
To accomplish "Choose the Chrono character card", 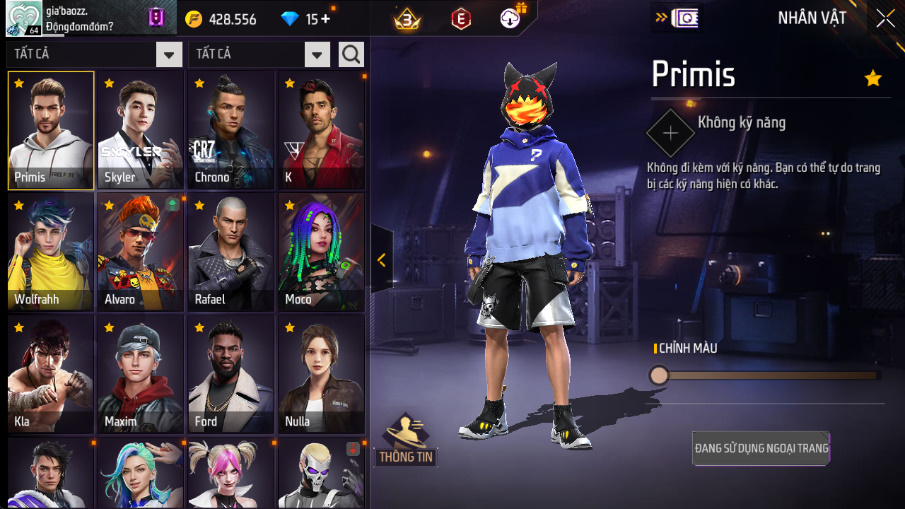I will [230, 130].
